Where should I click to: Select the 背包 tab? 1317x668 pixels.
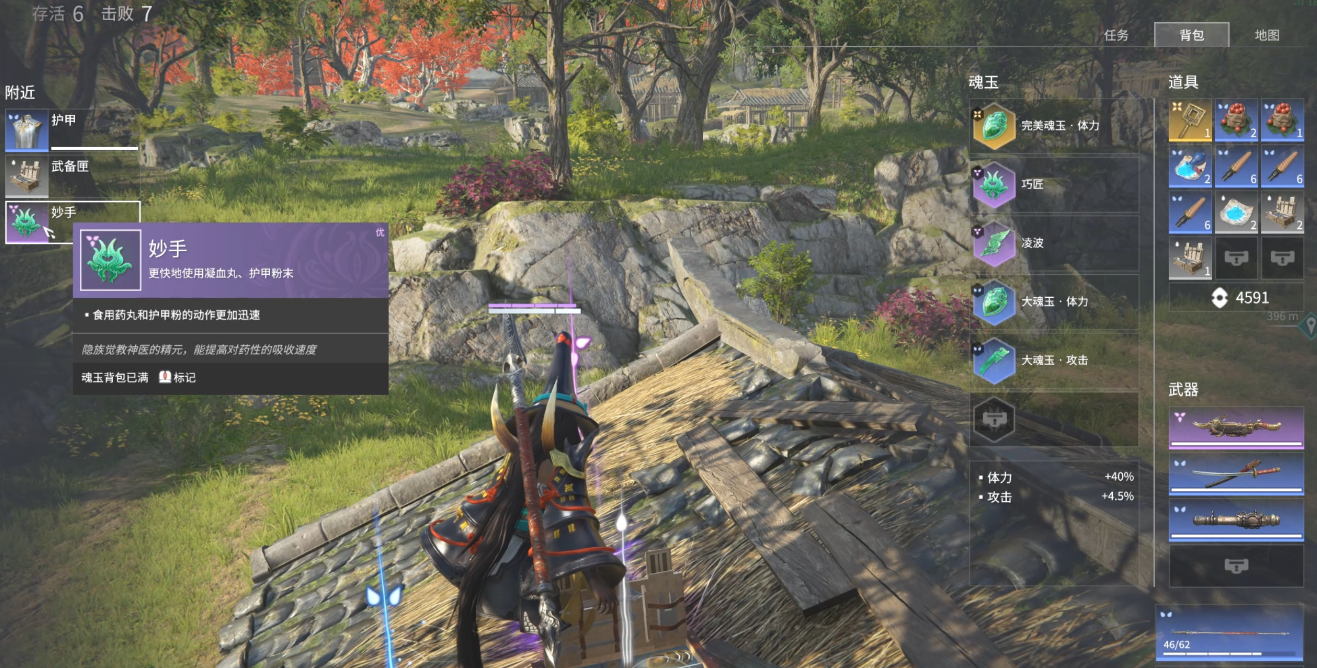tap(1191, 35)
